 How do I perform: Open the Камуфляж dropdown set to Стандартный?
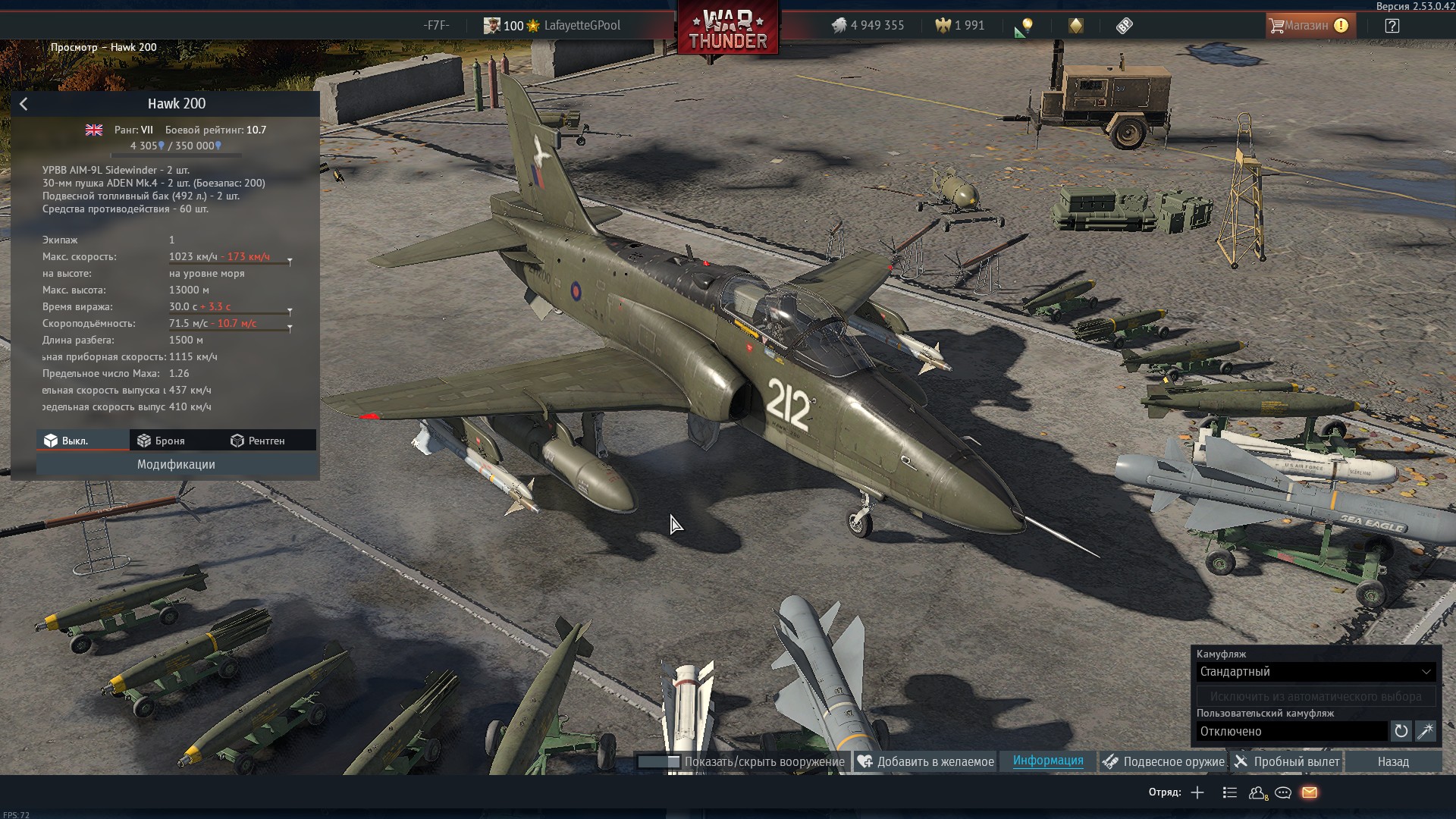tap(1316, 672)
